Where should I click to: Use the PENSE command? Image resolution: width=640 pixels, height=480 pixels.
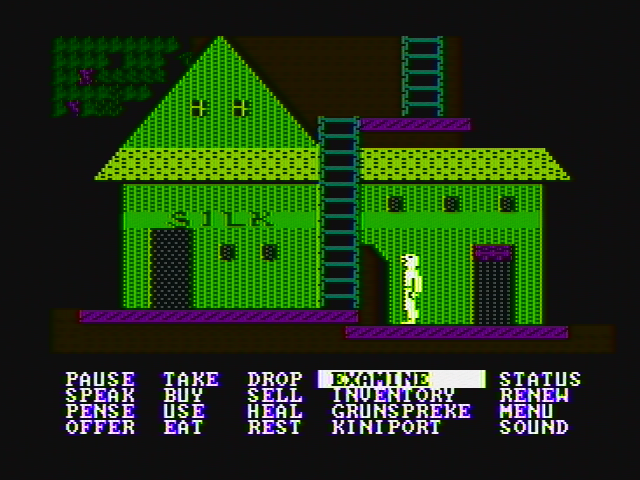click(100, 411)
